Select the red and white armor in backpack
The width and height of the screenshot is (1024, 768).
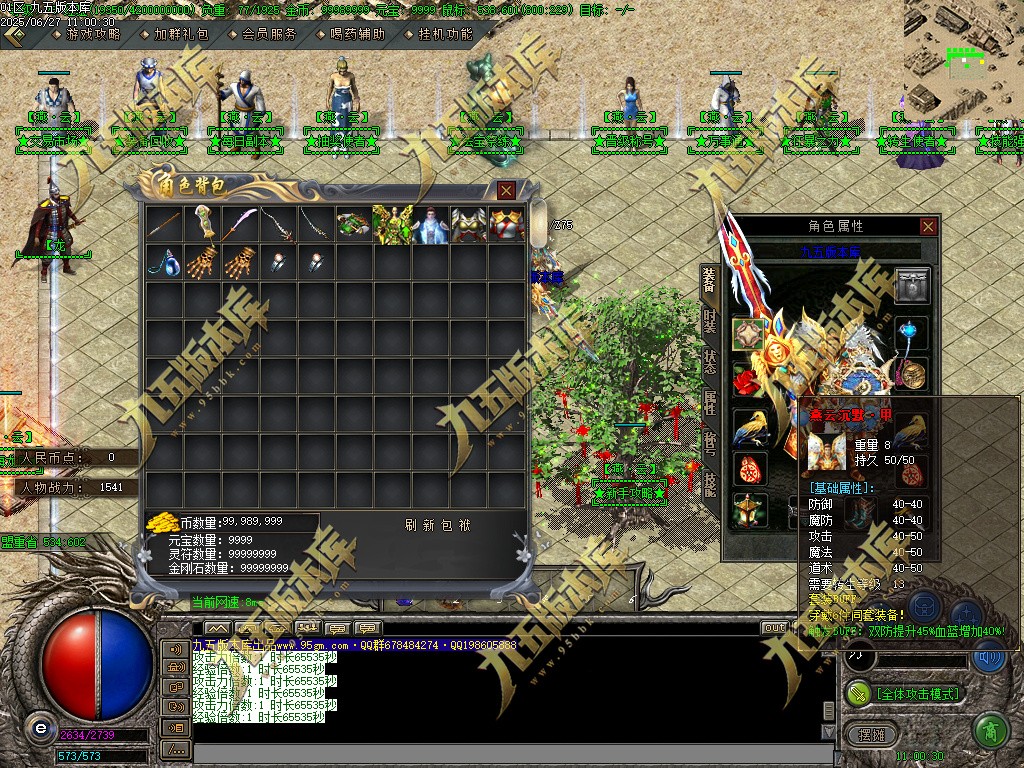coord(507,224)
